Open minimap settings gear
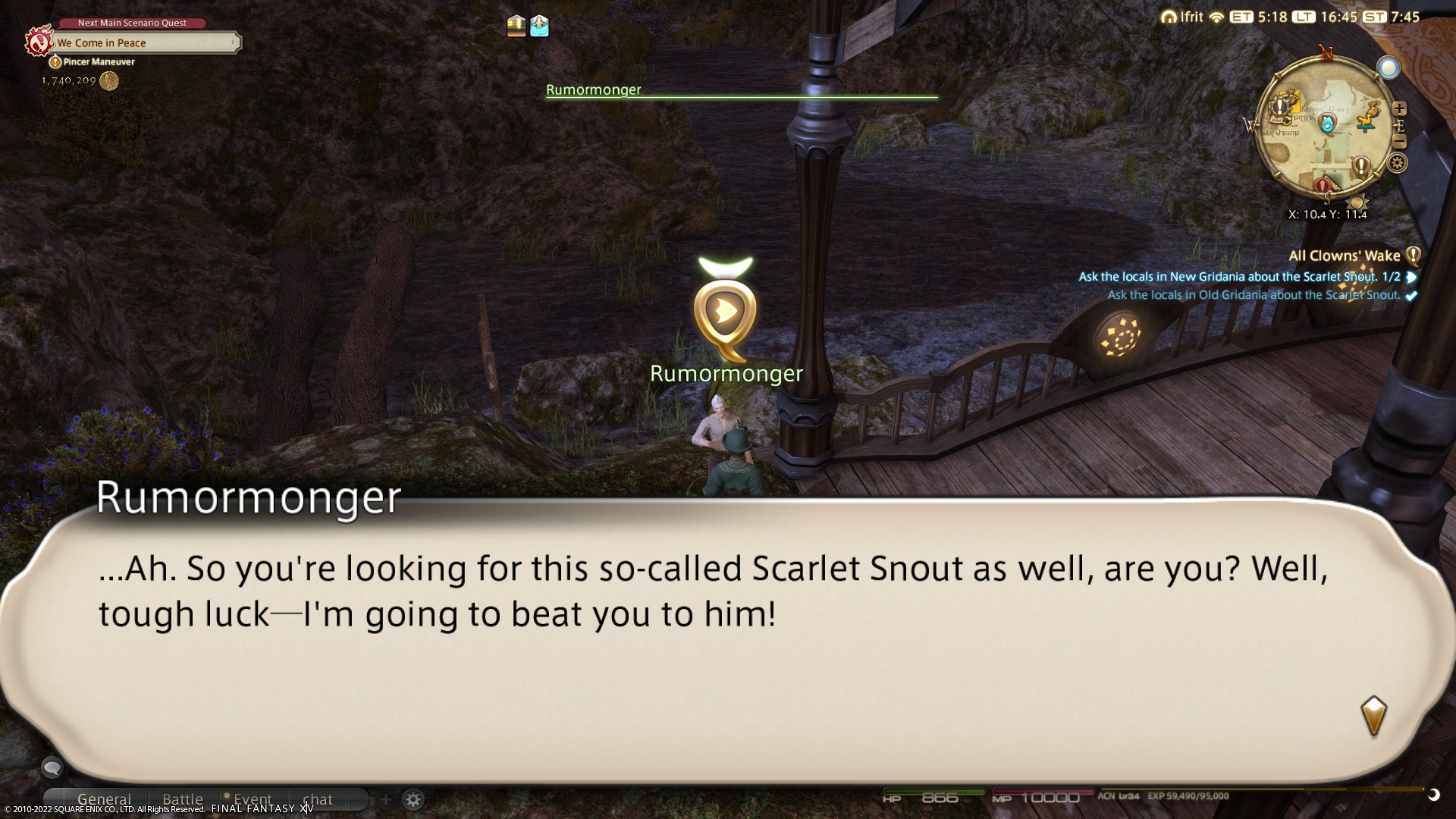The height and width of the screenshot is (819, 1456). point(1397,163)
